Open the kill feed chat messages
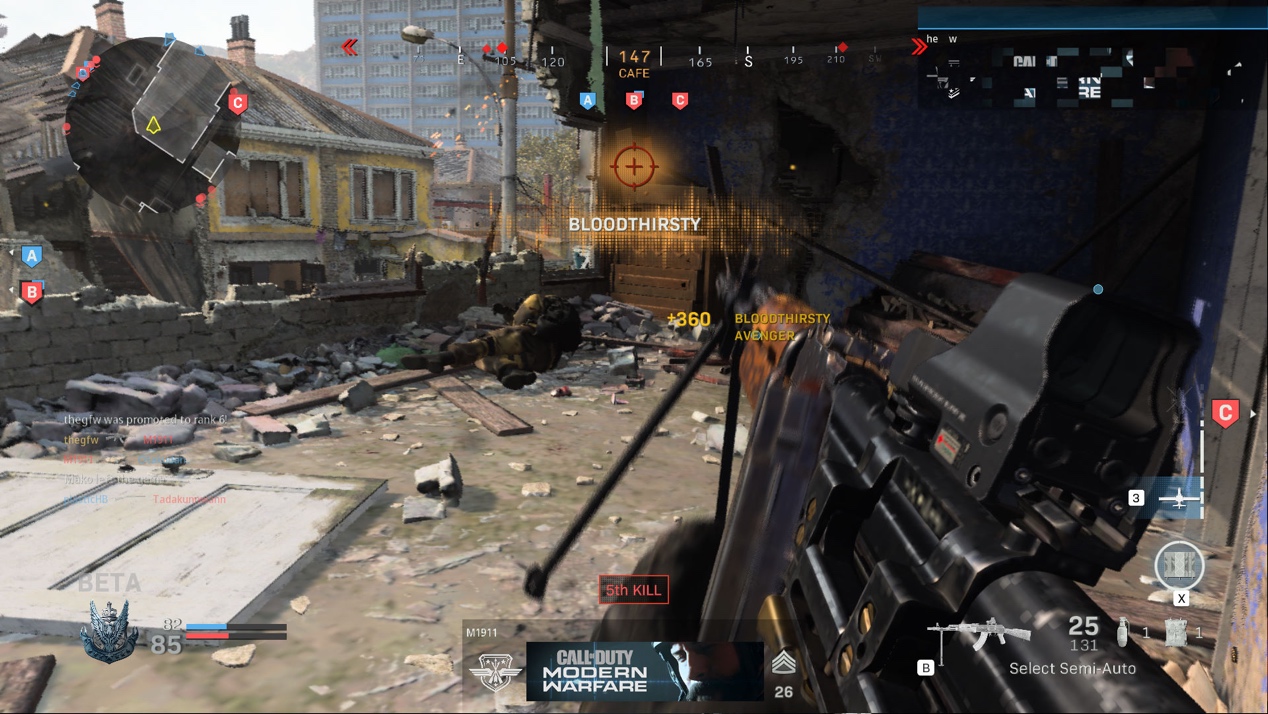Image resolution: width=1268 pixels, height=714 pixels. (145, 458)
